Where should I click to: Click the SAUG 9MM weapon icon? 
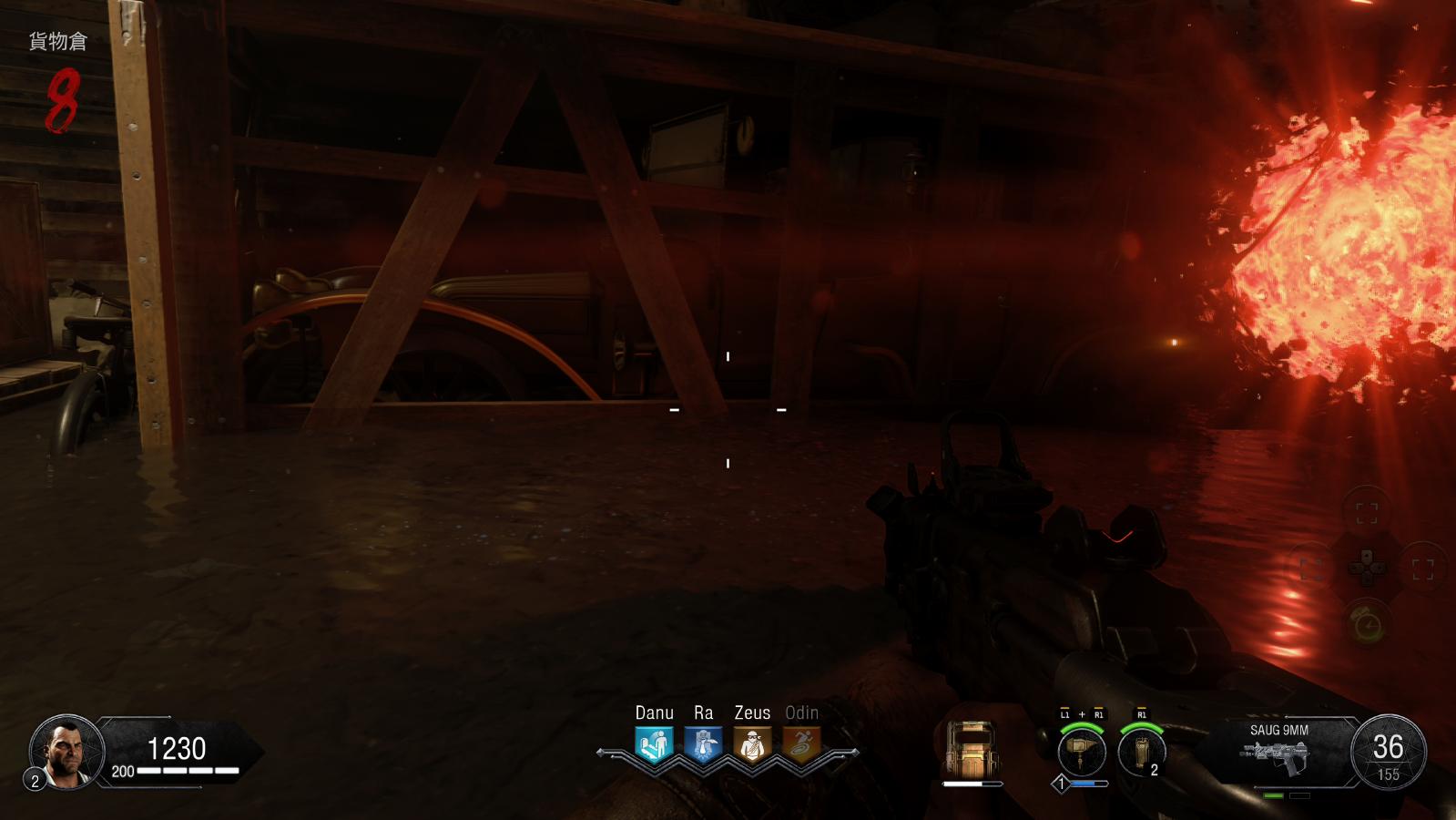1278,755
